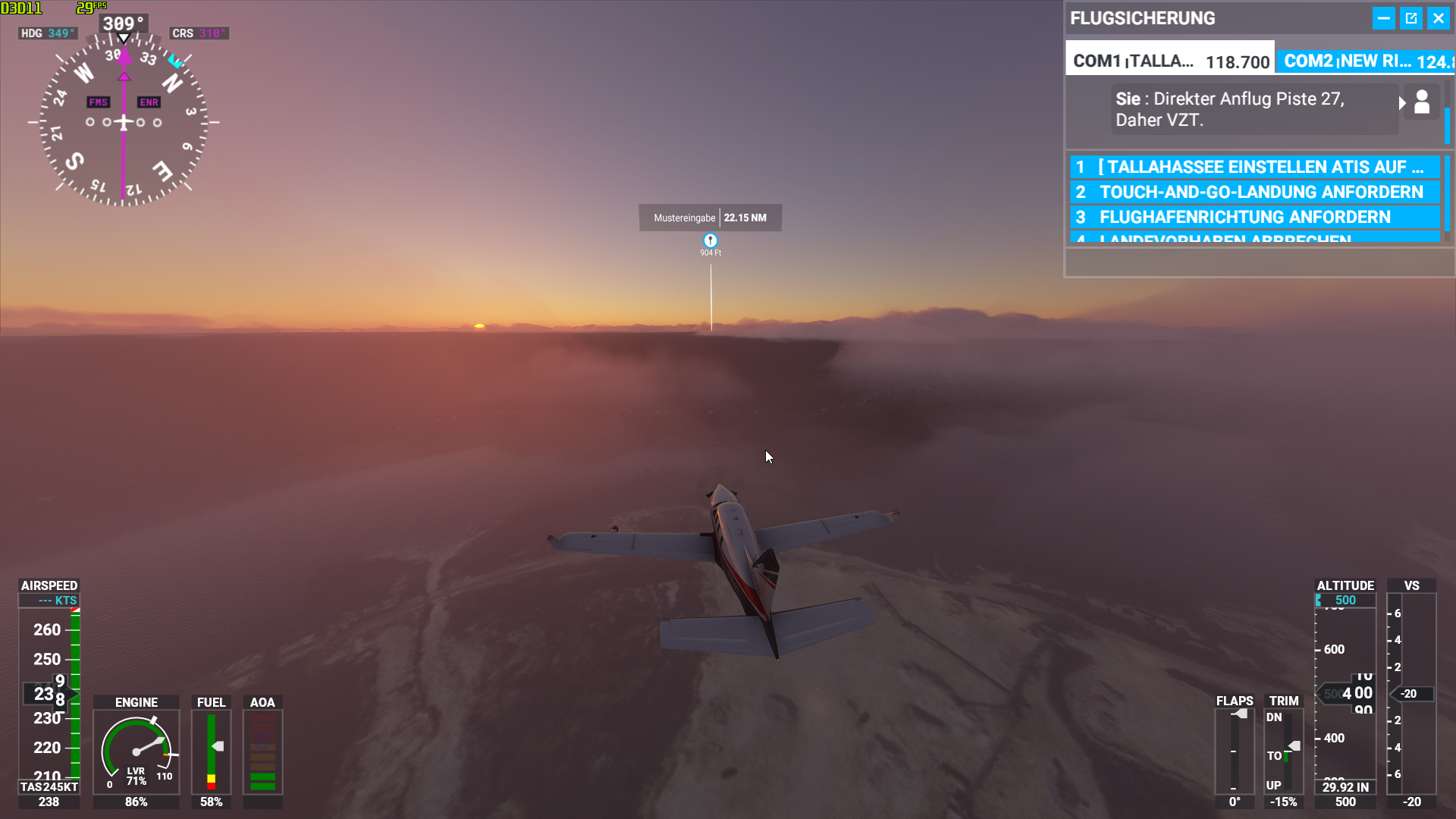Image resolution: width=1456 pixels, height=819 pixels.
Task: Toggle the FMS navigation source annunciator
Action: (98, 102)
